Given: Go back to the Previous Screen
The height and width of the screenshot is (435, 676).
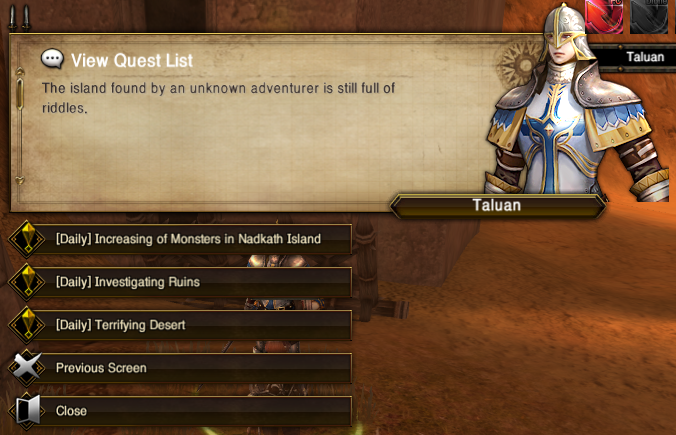Looking at the screenshot, I should tap(101, 368).
